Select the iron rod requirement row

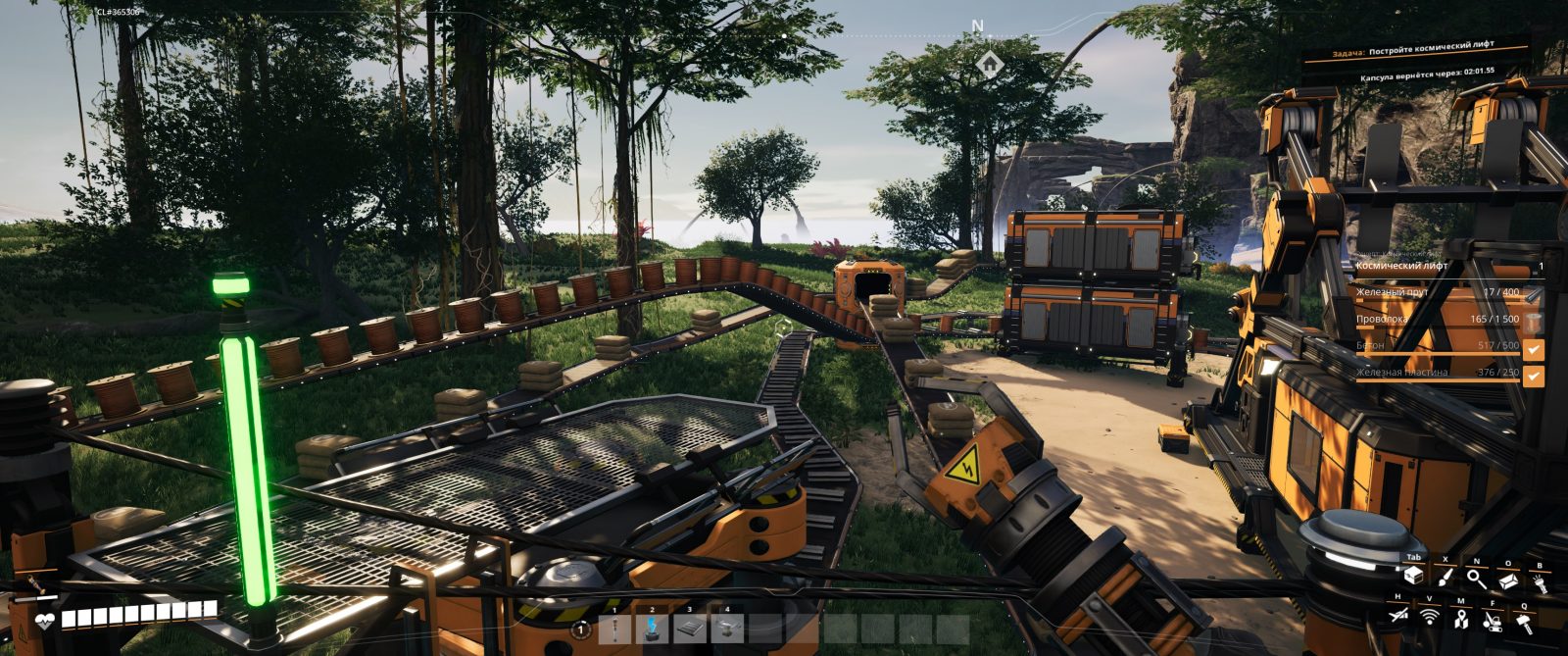point(1441,292)
